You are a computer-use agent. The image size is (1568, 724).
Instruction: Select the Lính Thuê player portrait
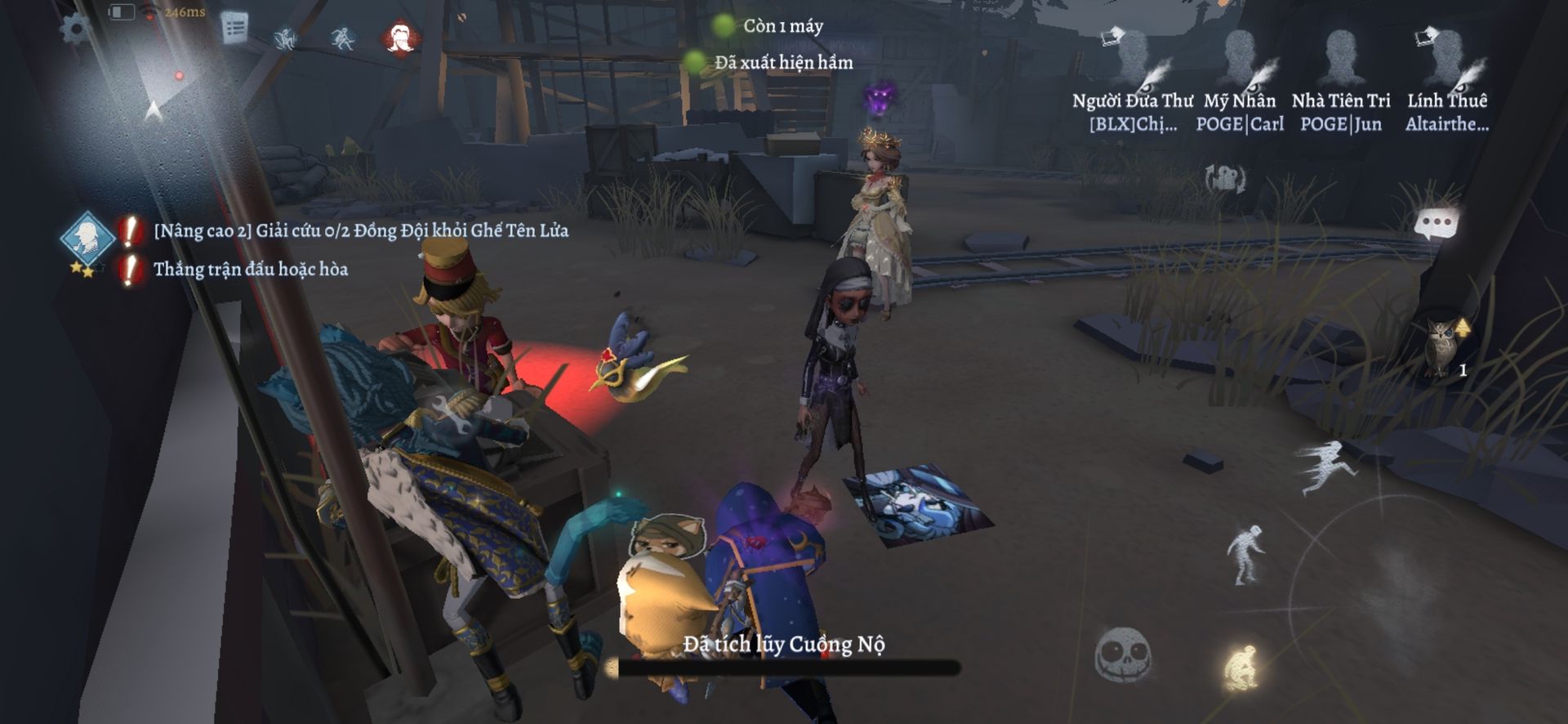1446,61
